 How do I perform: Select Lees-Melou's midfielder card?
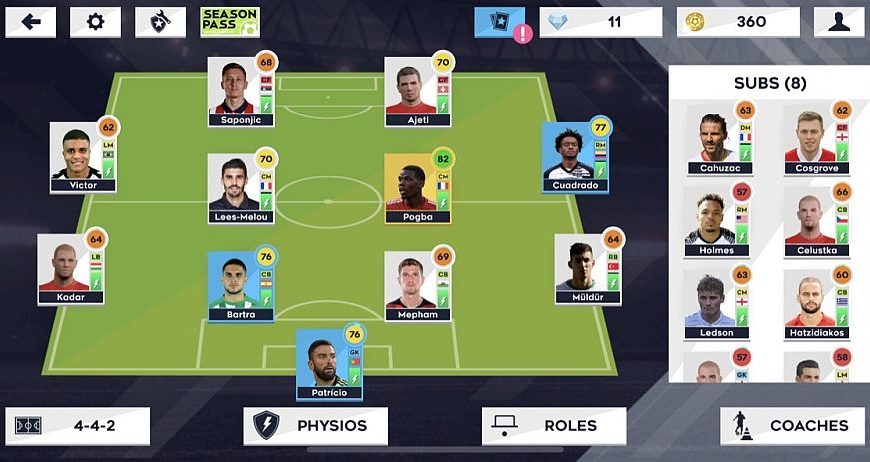[240, 188]
